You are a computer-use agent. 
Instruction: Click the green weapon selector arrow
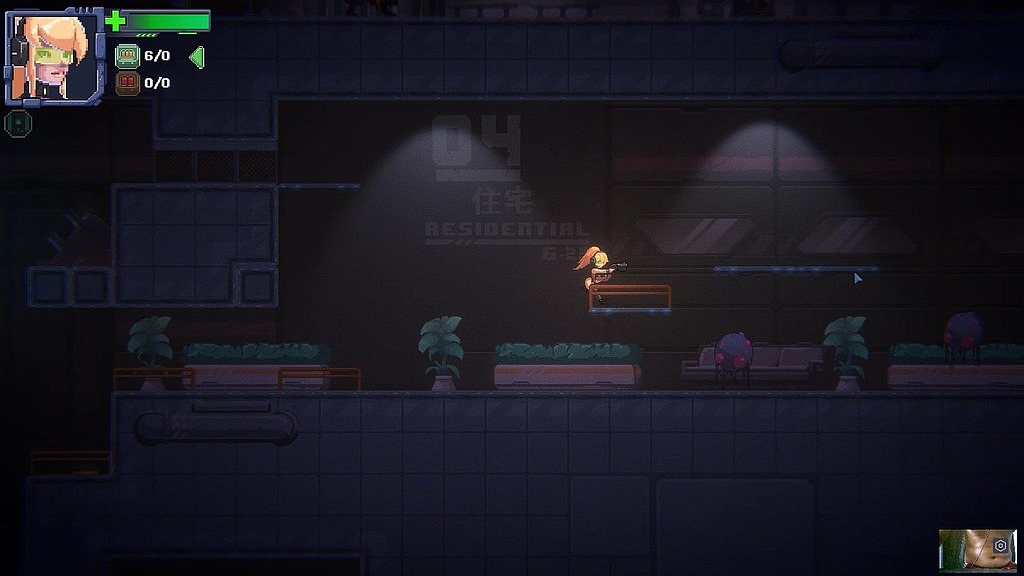(196, 57)
